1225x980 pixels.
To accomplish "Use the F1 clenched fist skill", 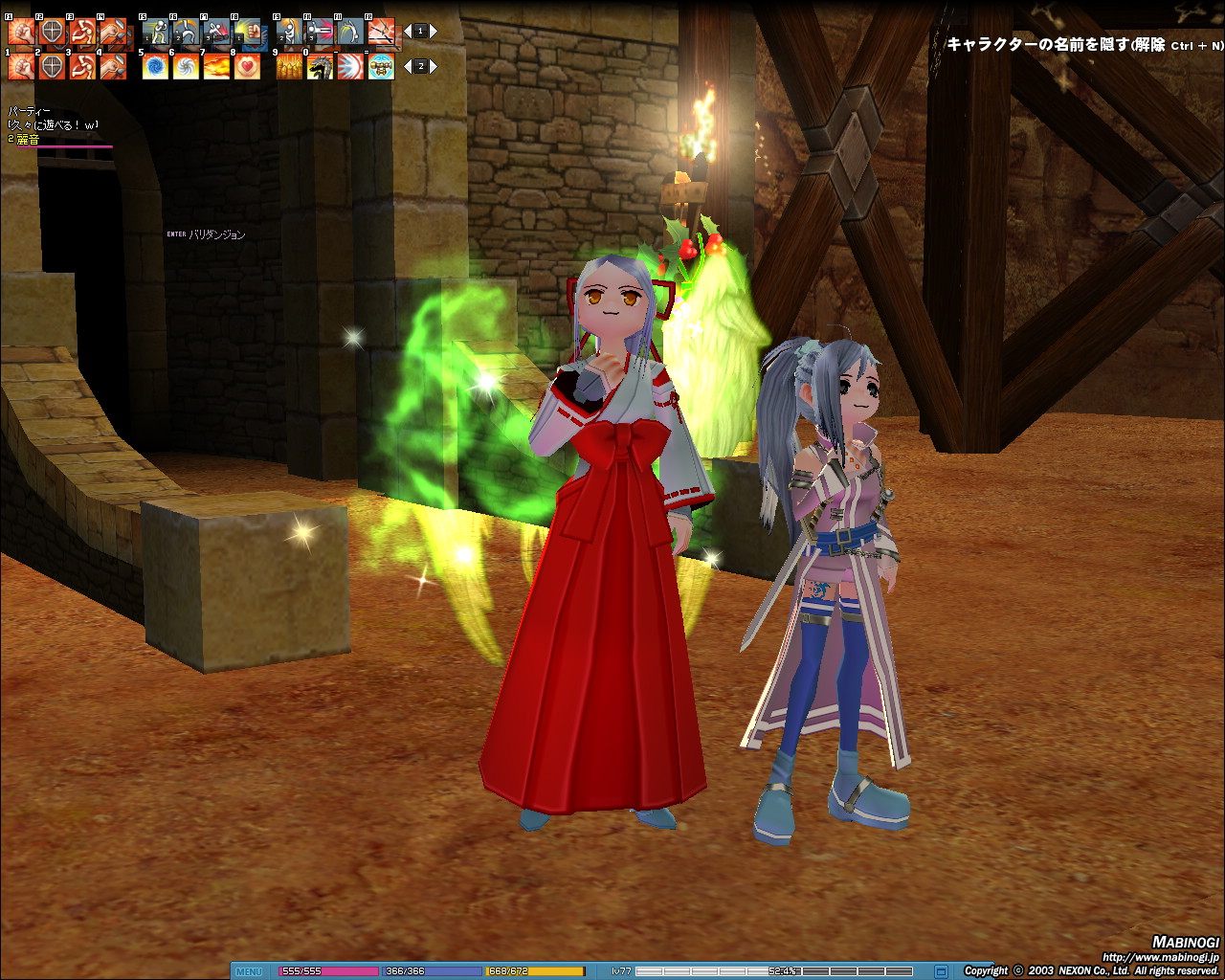I will (21, 33).
